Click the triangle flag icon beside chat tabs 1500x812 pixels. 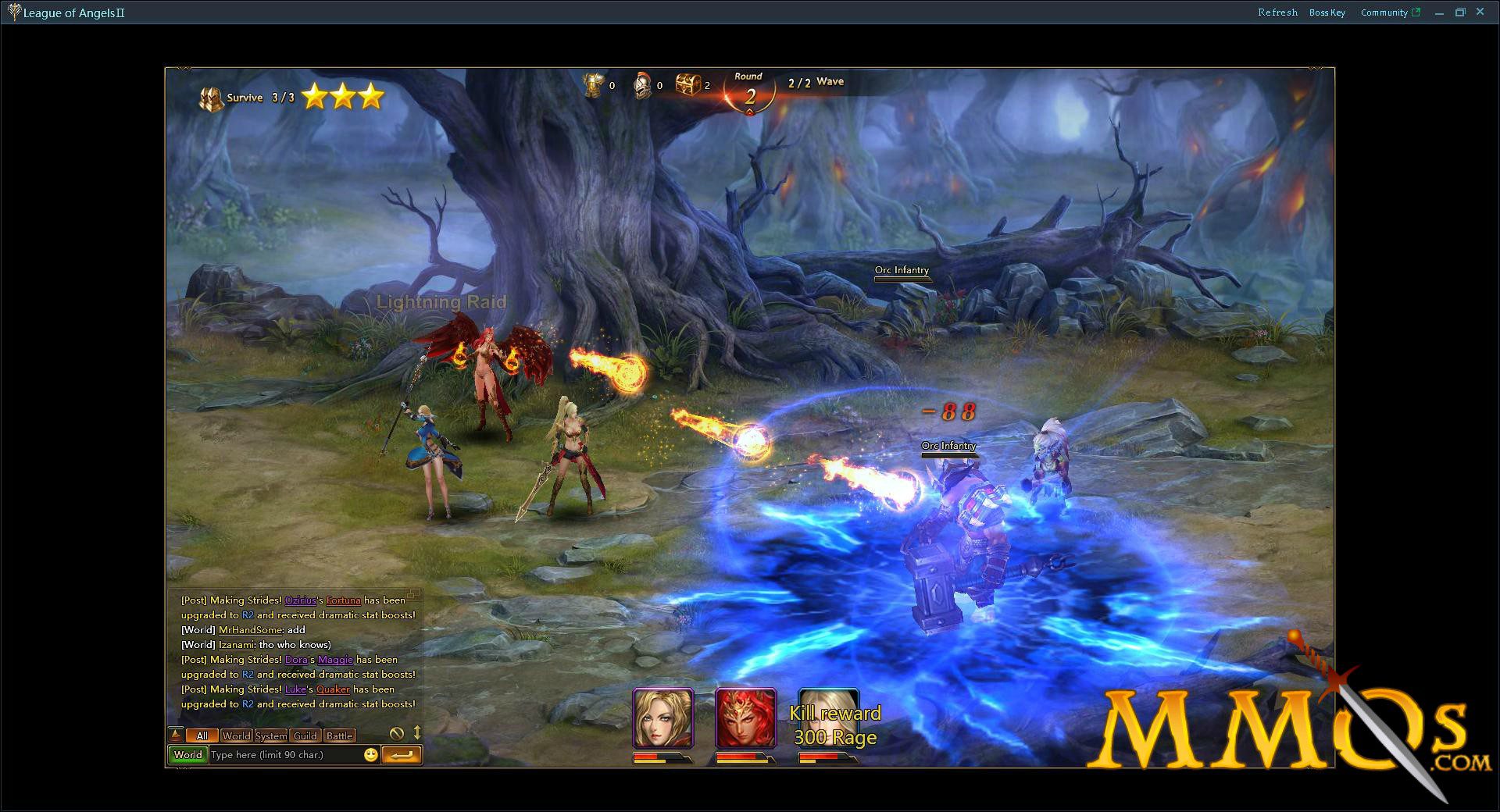176,735
